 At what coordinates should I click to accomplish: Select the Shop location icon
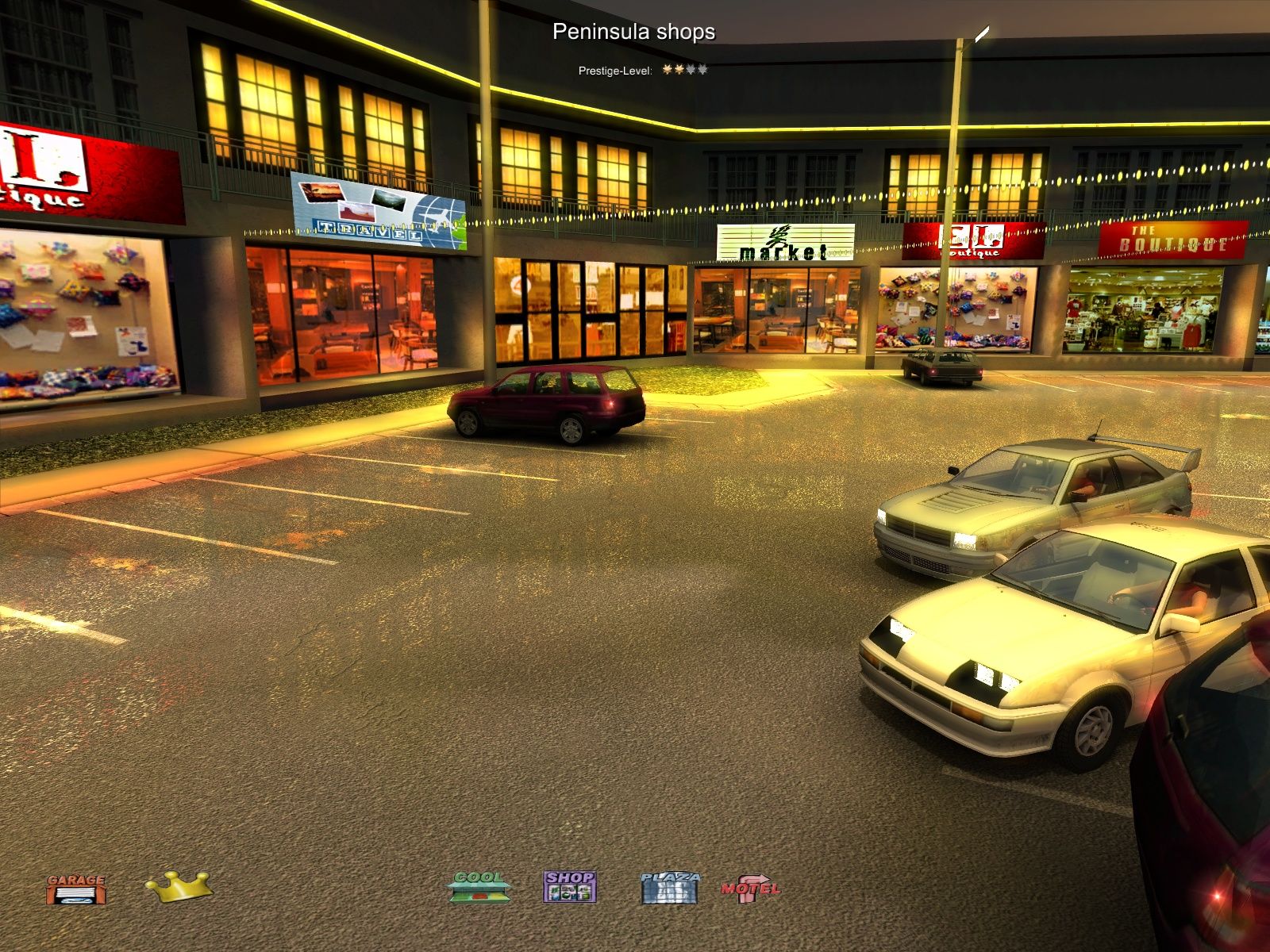point(569,887)
